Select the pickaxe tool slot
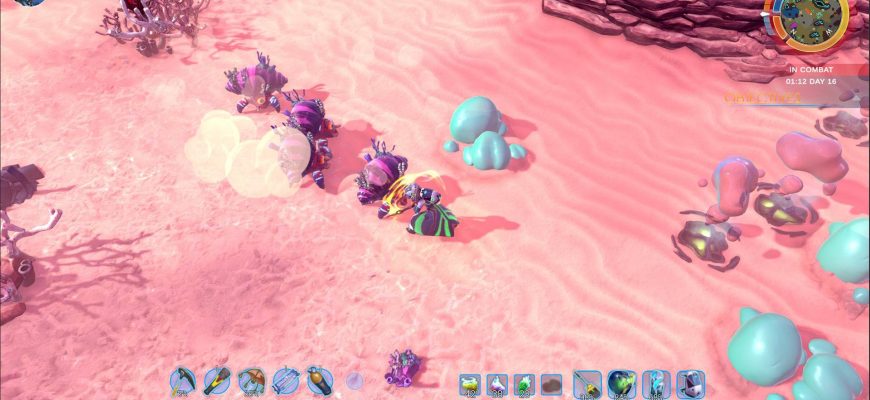Viewport: 870px width, 400px height. (x=183, y=380)
